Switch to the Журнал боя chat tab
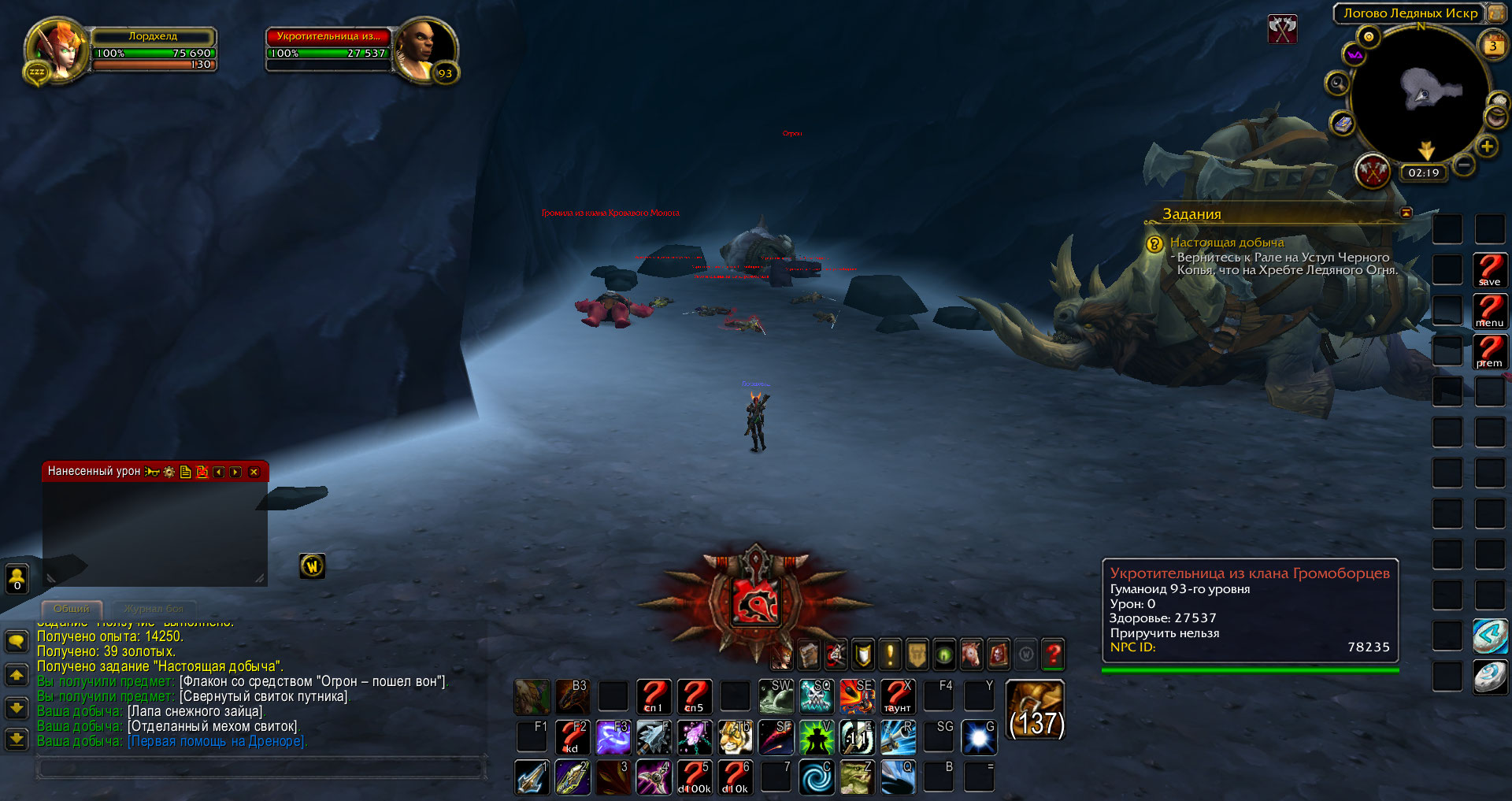The width and height of the screenshot is (1512, 801). tap(154, 609)
